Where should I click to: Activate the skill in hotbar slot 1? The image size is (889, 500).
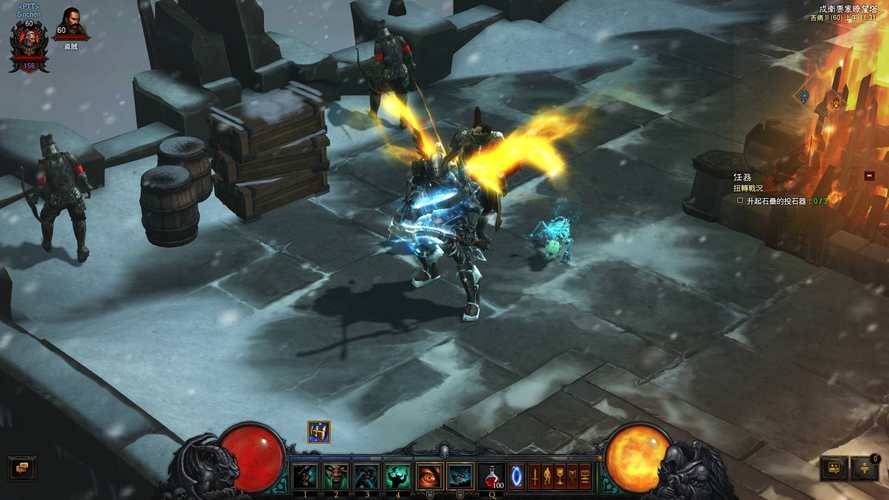304,475
